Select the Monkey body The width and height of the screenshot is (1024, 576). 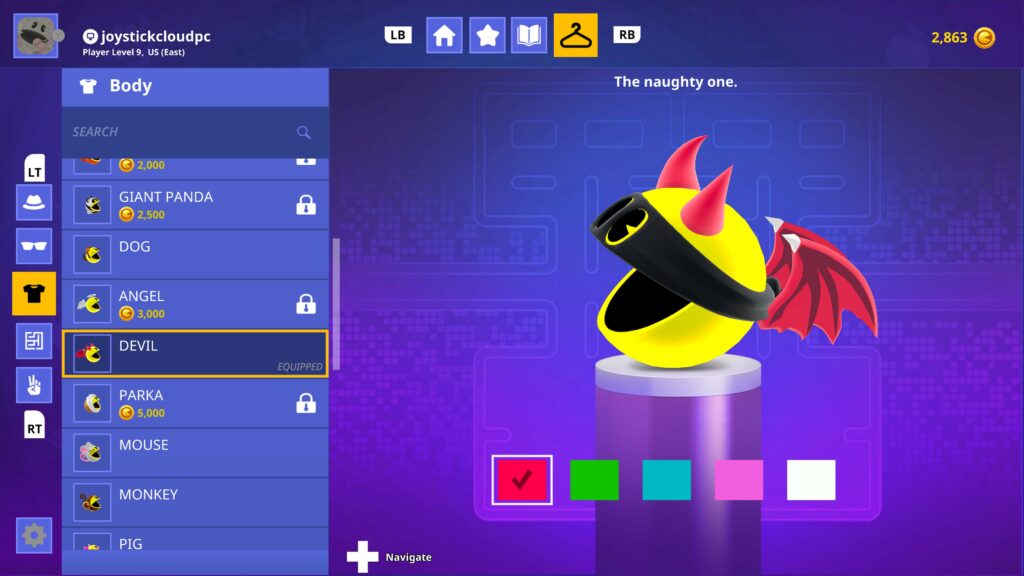click(x=196, y=502)
